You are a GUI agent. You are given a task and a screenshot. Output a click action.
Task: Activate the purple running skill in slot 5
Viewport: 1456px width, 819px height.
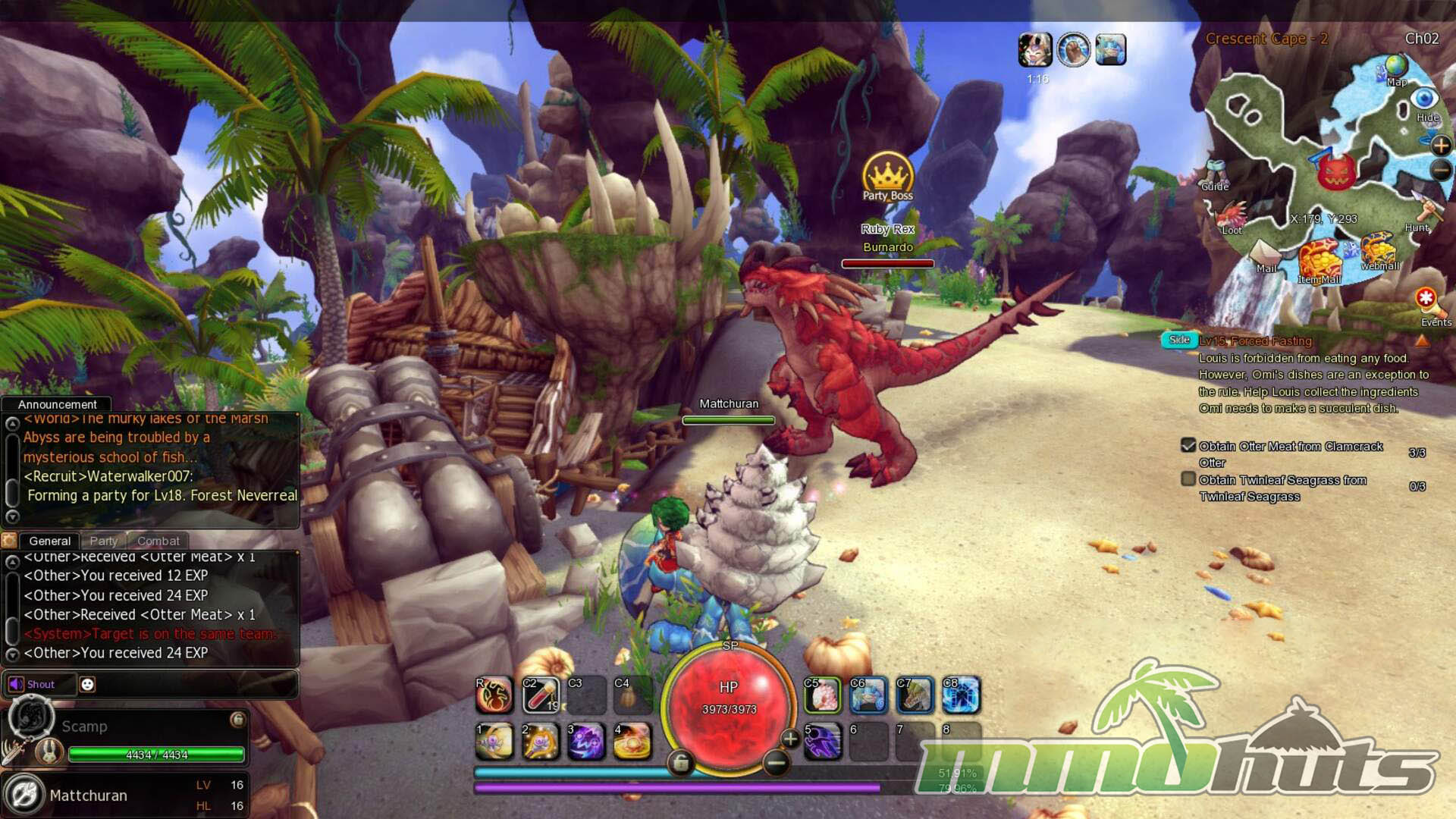(822, 741)
